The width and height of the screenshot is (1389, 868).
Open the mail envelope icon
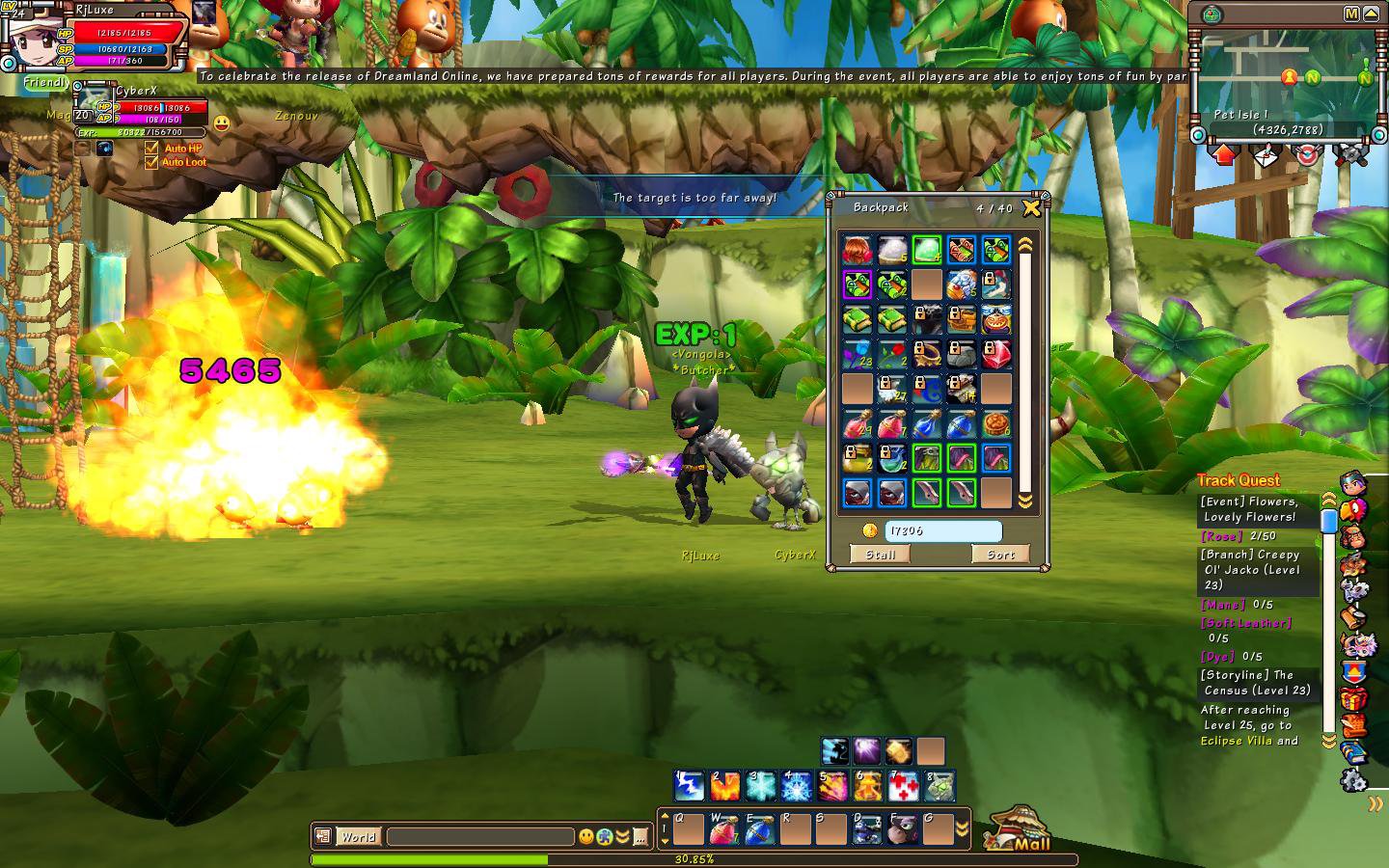pyautogui.click(x=1265, y=154)
